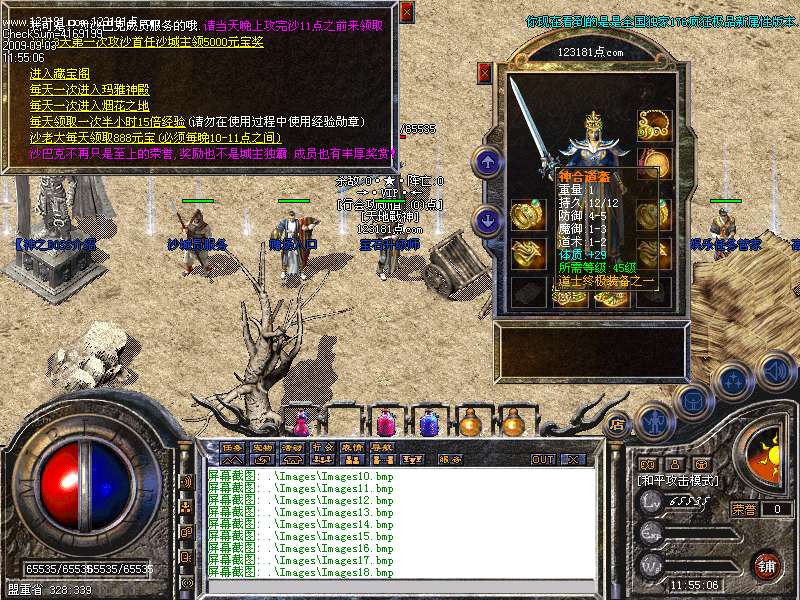Close the NPC dialogue window
Image resolution: width=800 pixels, height=600 pixels.
click(406, 12)
